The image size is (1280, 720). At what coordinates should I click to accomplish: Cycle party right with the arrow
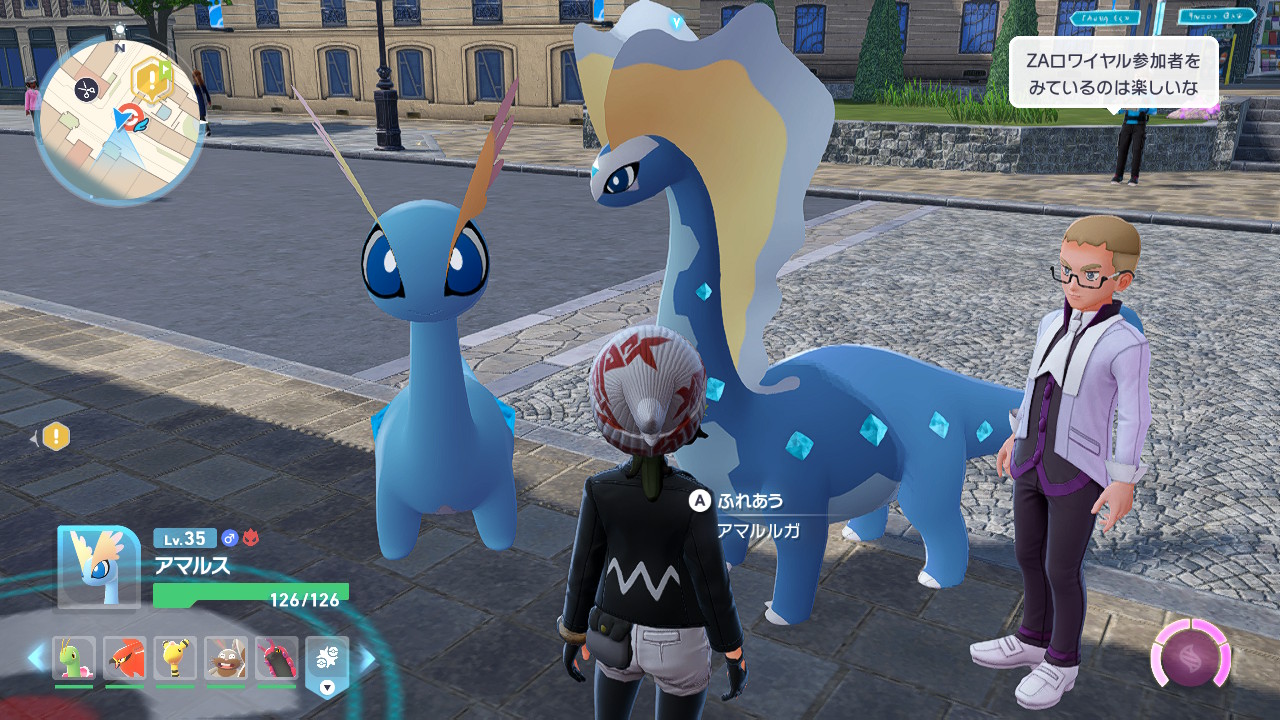[x=367, y=658]
